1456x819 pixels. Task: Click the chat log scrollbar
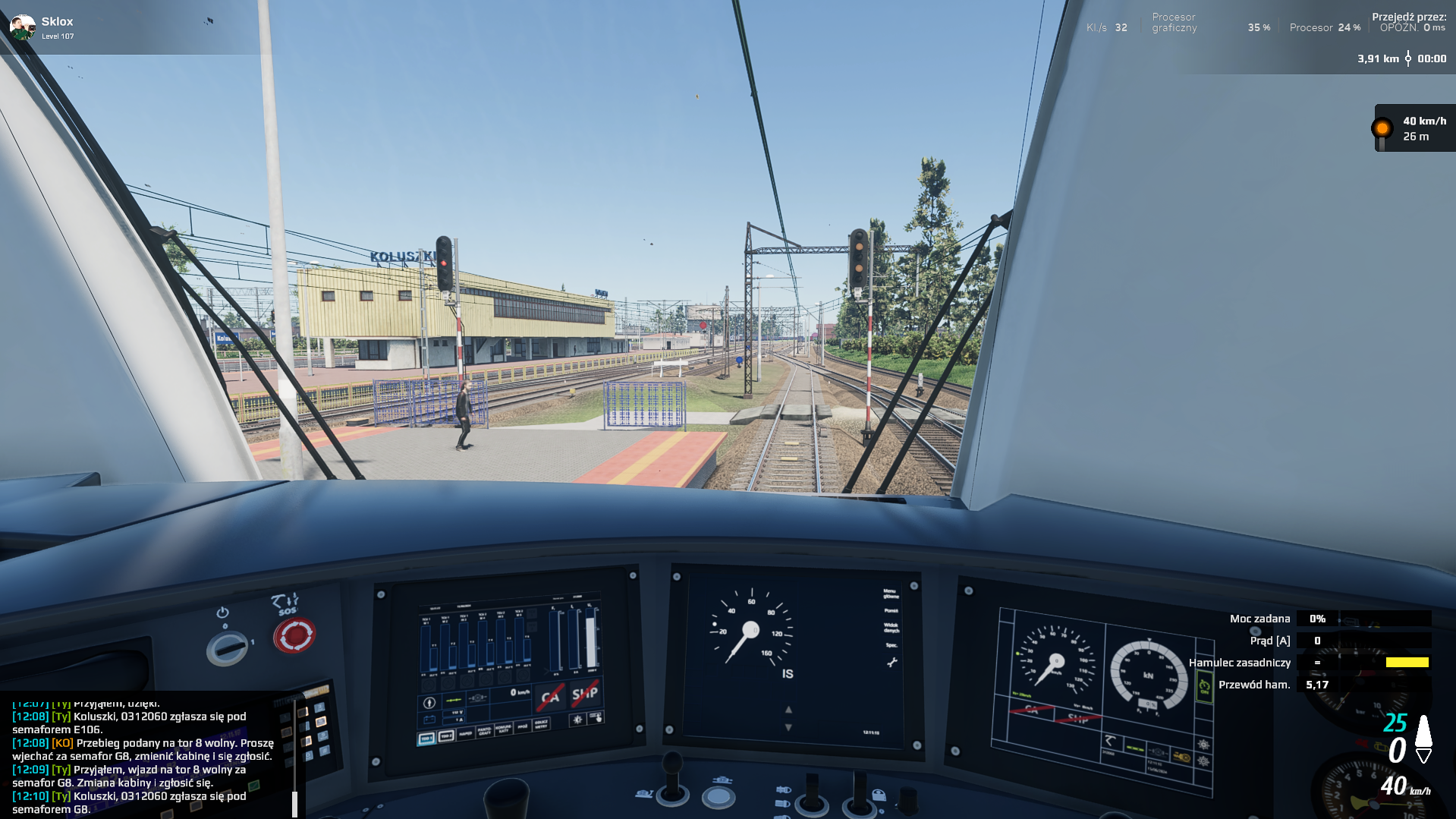pyautogui.click(x=294, y=803)
